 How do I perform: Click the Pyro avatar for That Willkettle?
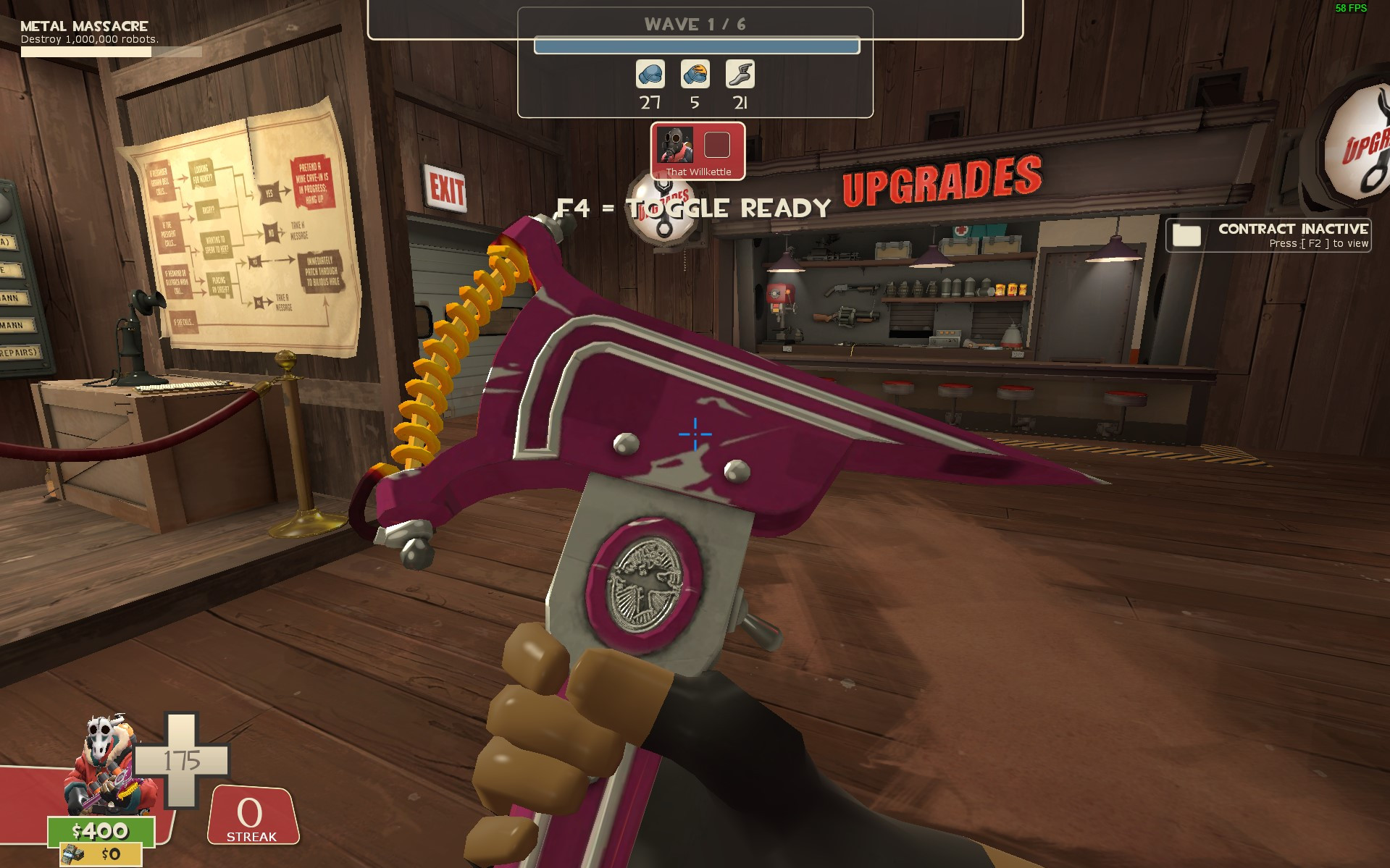[x=676, y=145]
